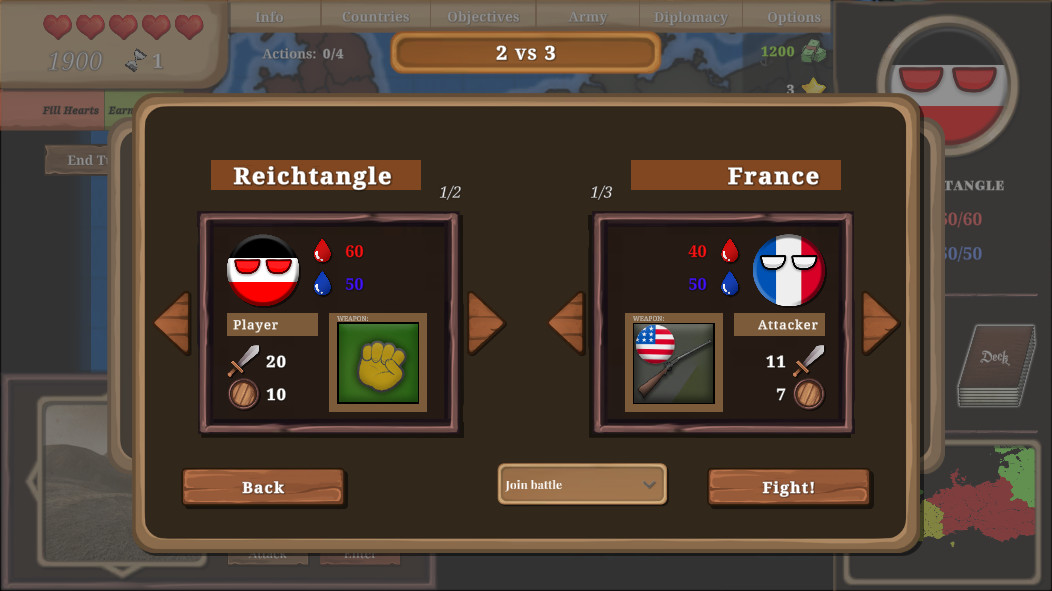Go back from the battle screen
The width and height of the screenshot is (1052, 591).
click(263, 487)
